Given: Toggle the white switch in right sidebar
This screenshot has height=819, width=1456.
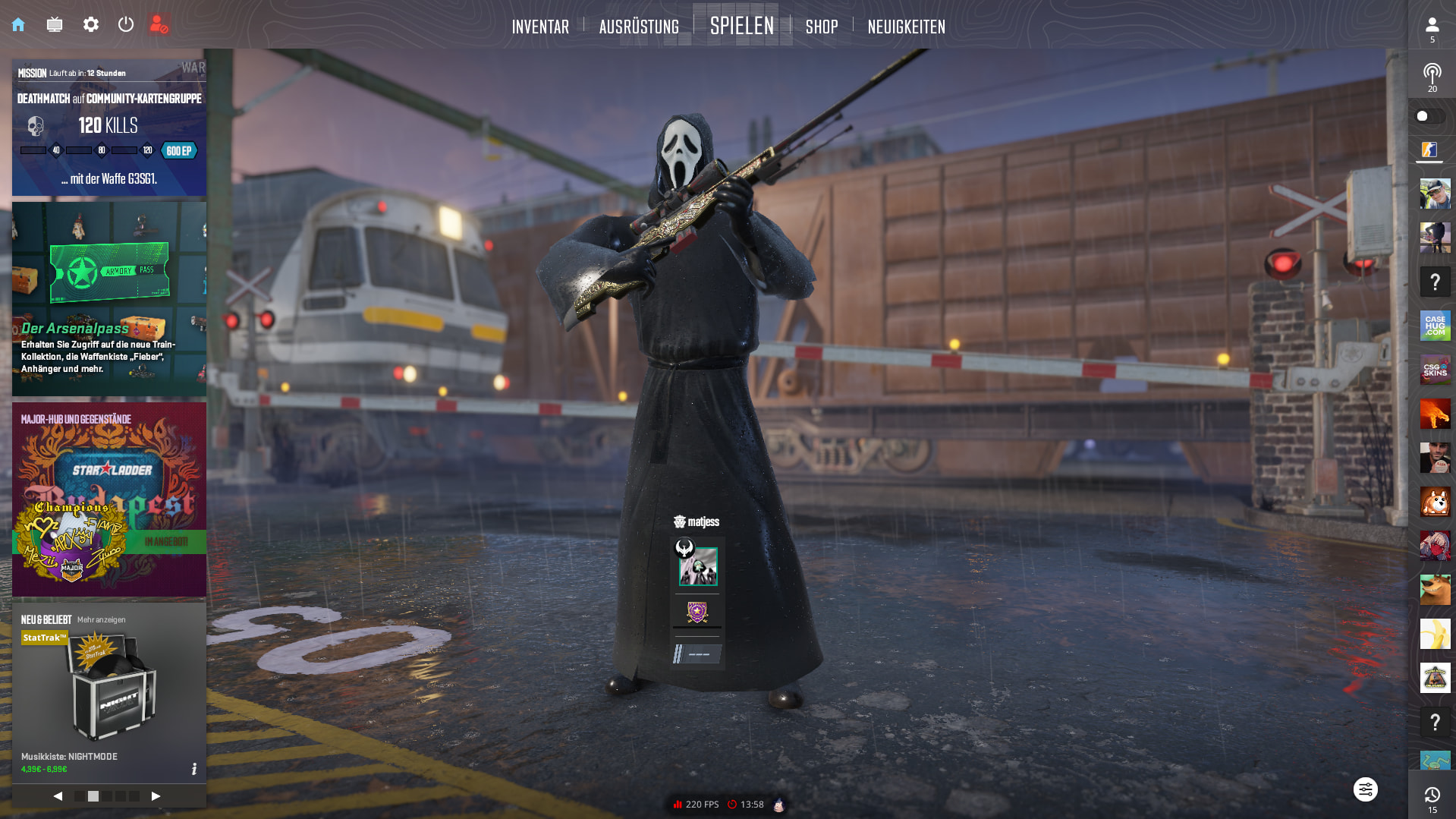Looking at the screenshot, I should [1428, 116].
